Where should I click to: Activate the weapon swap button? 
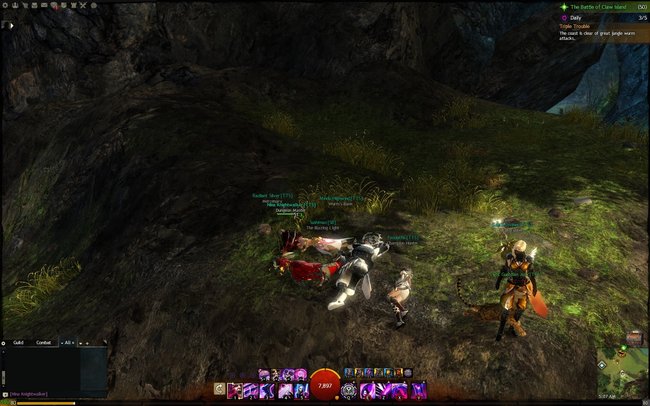(x=219, y=389)
